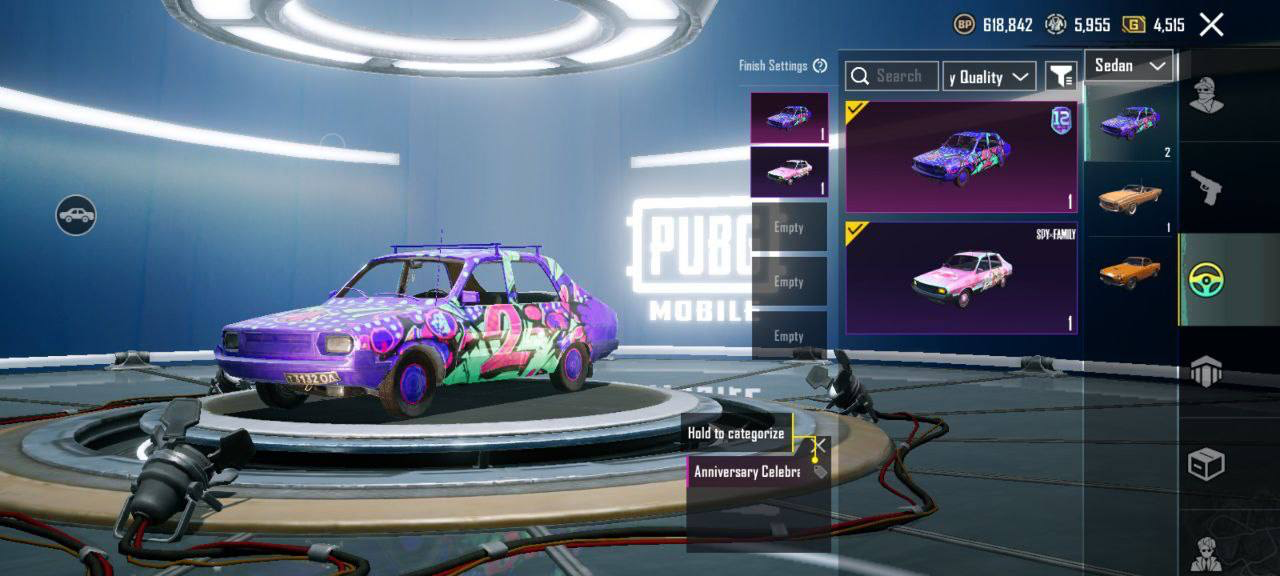1280x576 pixels.
Task: Select the purple sedan in vehicle list
Action: click(x=1130, y=122)
